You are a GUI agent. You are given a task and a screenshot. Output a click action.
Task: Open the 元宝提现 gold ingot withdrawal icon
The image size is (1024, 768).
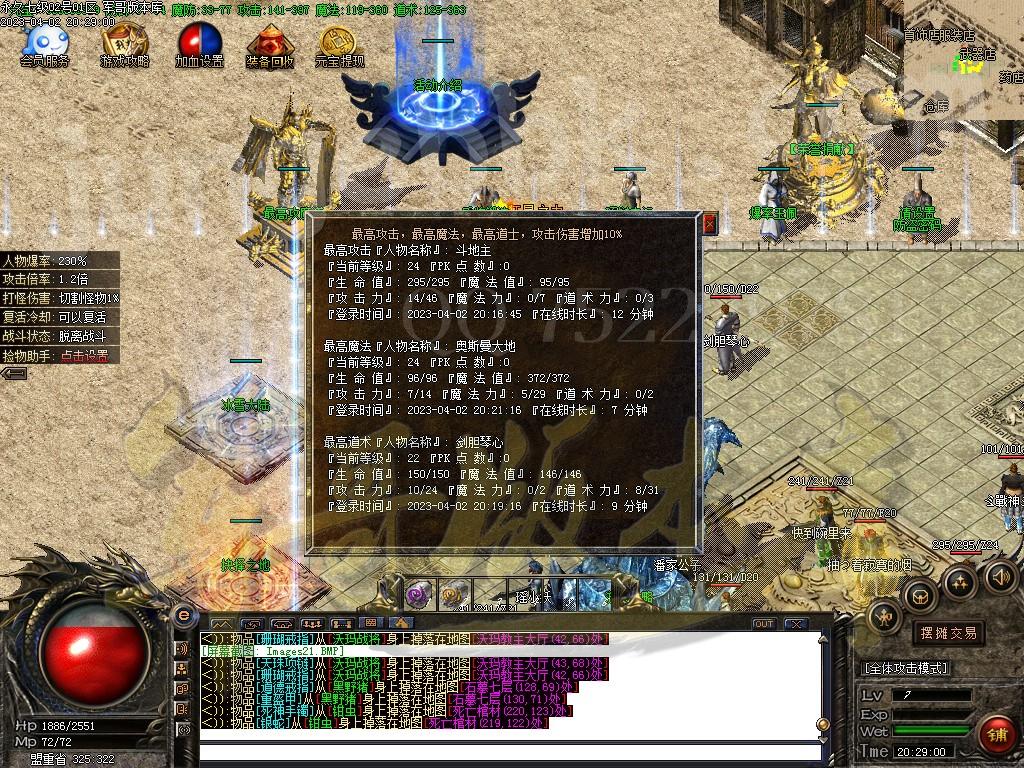pos(339,44)
